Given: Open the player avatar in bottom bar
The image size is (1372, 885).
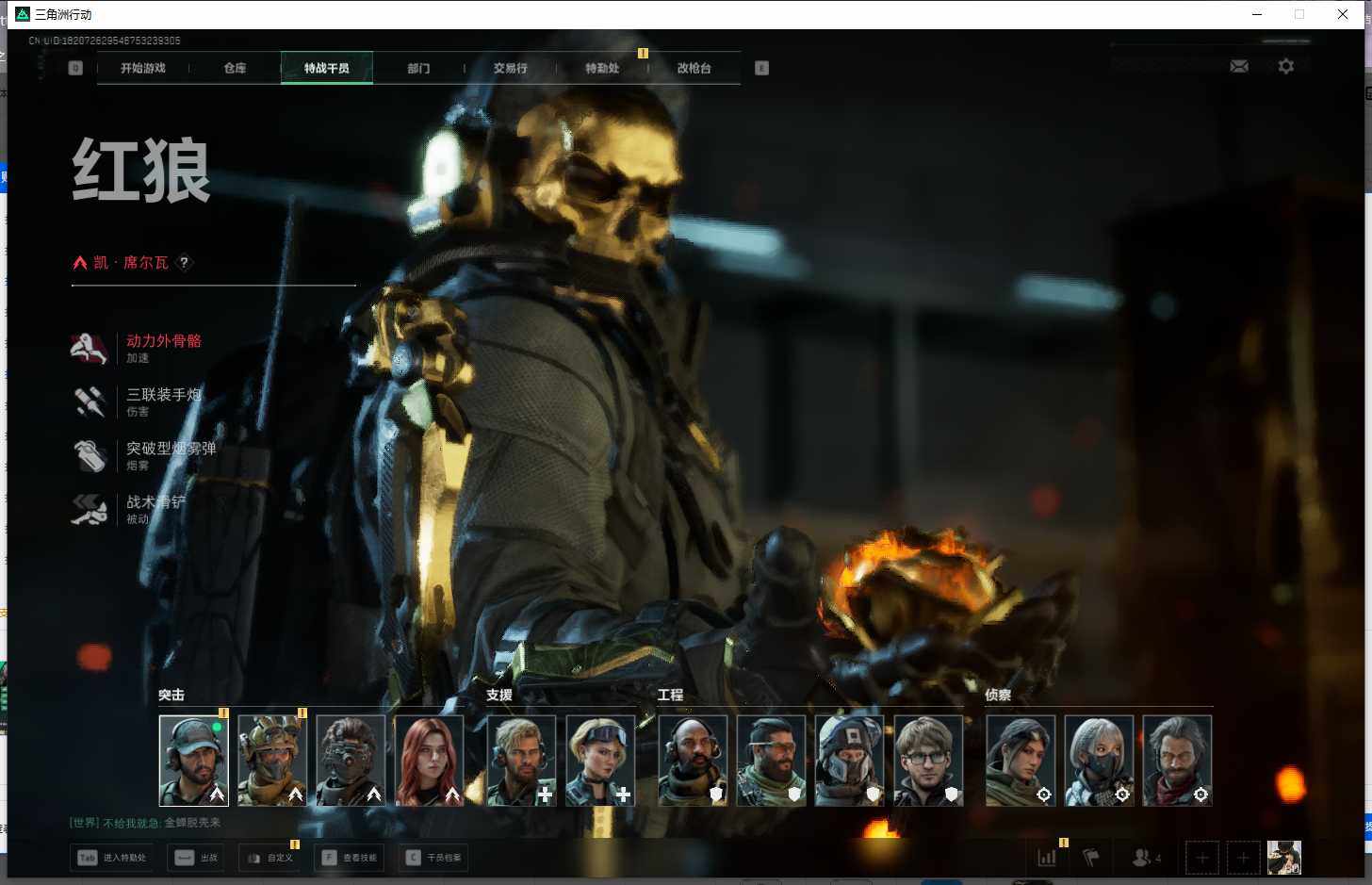Looking at the screenshot, I should [x=1283, y=858].
